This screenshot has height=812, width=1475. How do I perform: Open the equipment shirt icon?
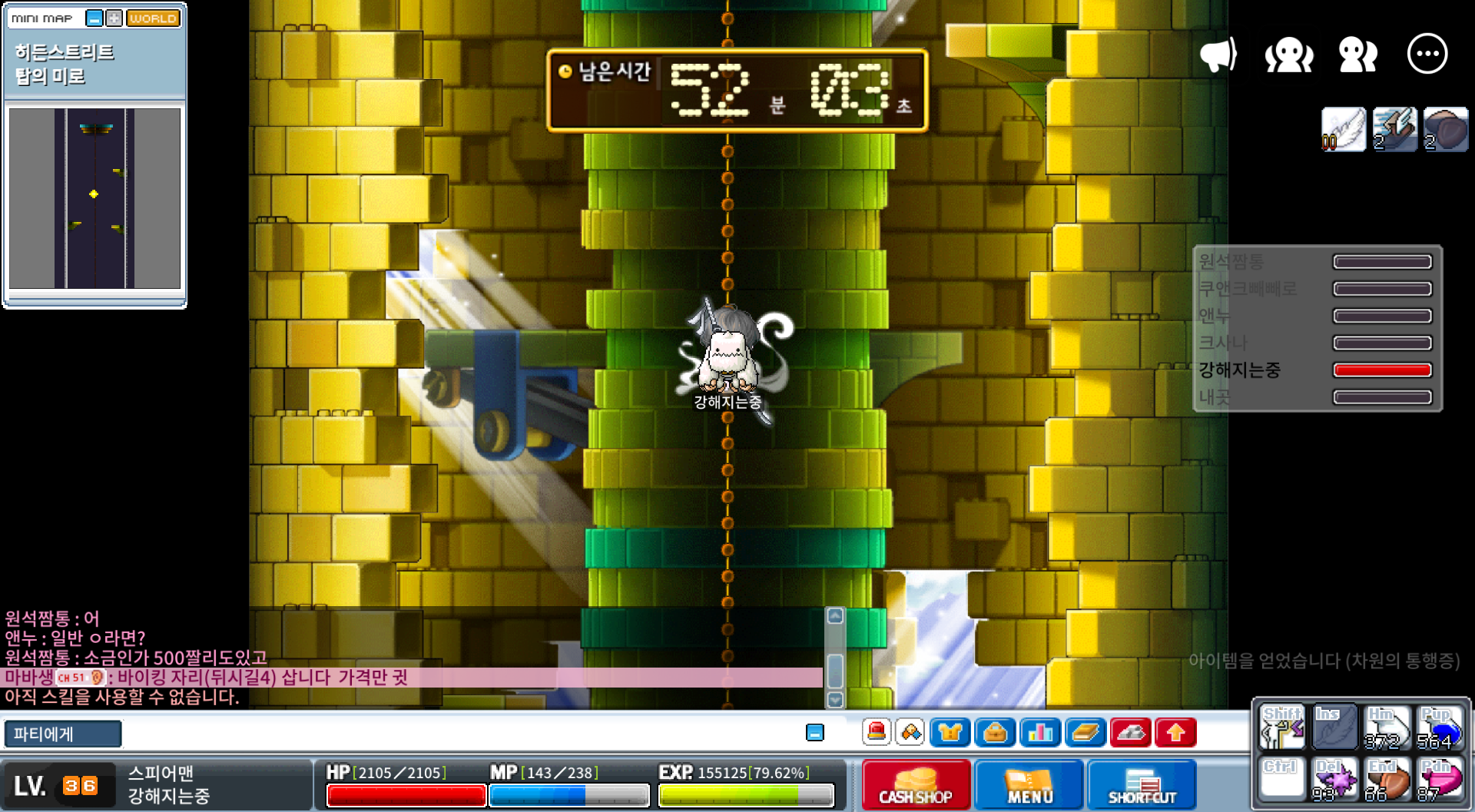950,733
